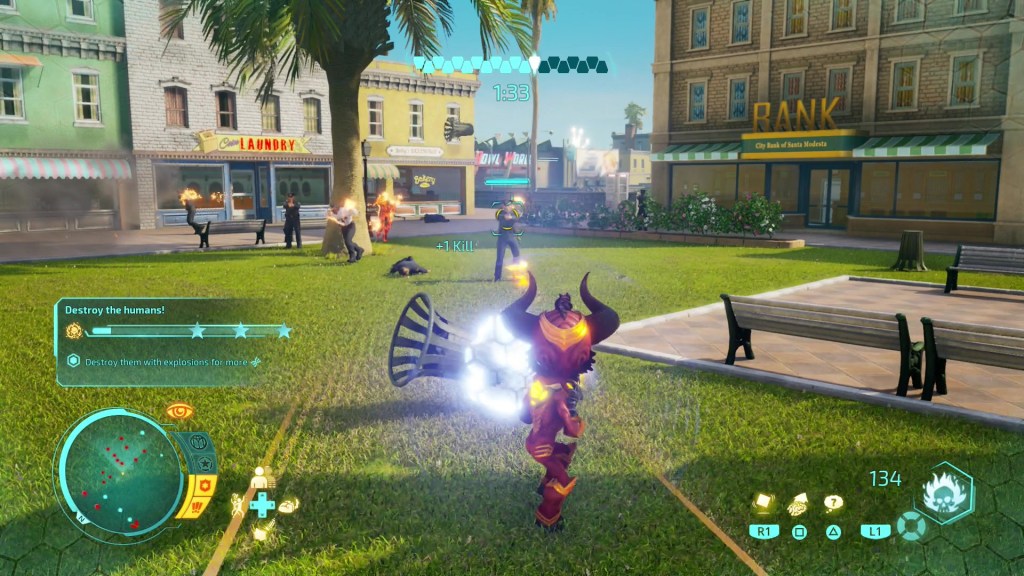Select the star emblem alert segment
This screenshot has width=1024, height=576.
pos(205,464)
